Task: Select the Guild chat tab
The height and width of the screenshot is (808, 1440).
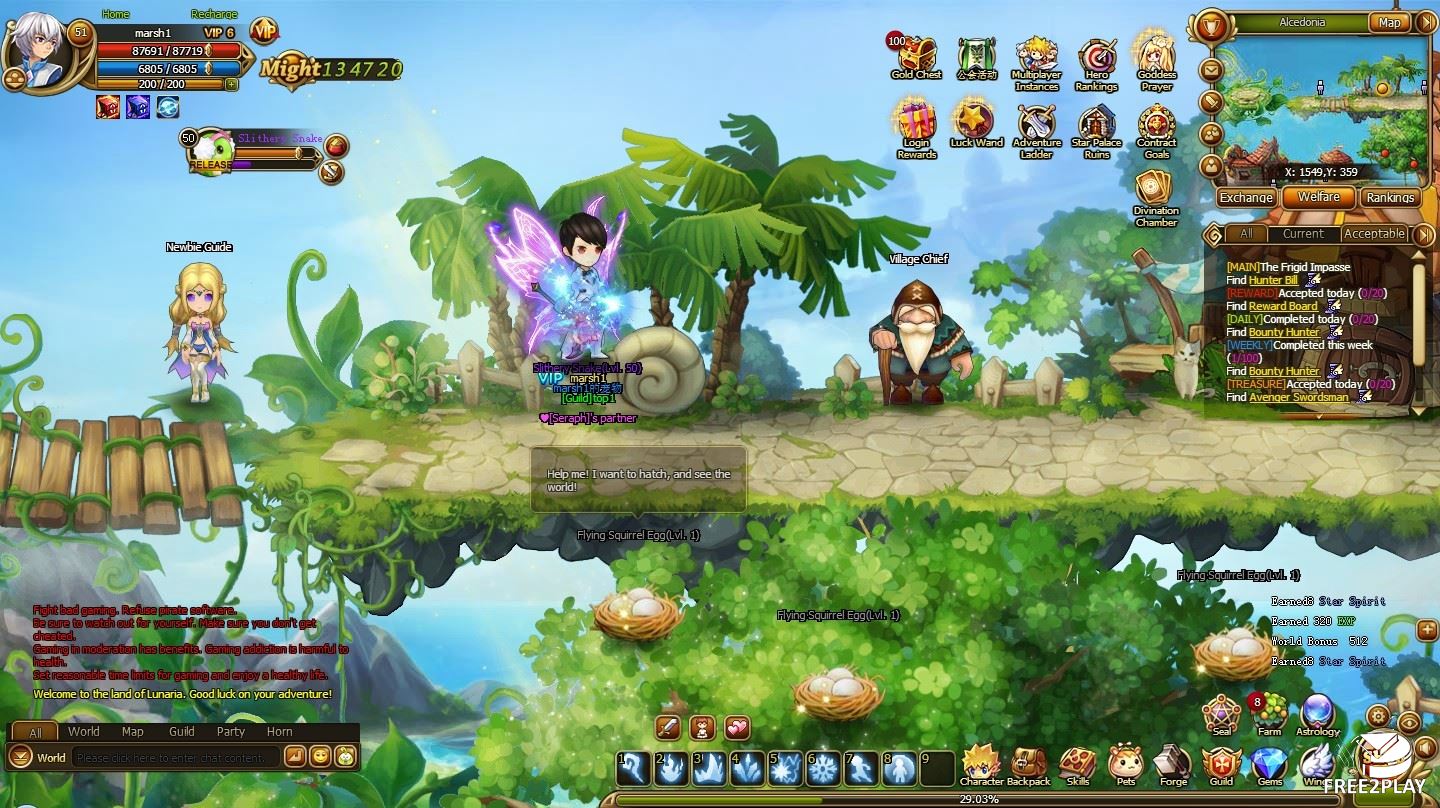Action: [x=182, y=732]
